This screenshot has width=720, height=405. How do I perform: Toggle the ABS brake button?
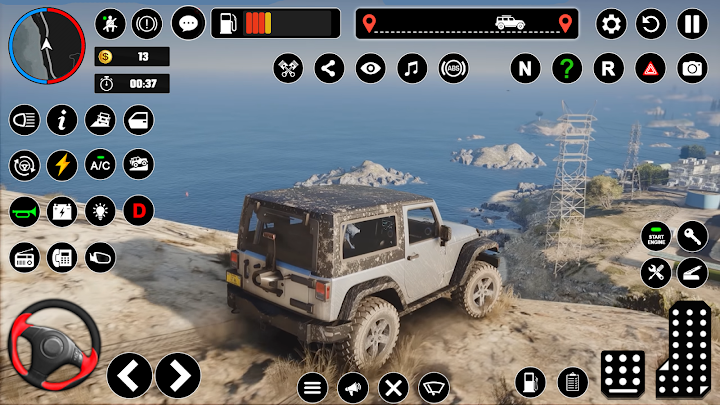coord(454,68)
